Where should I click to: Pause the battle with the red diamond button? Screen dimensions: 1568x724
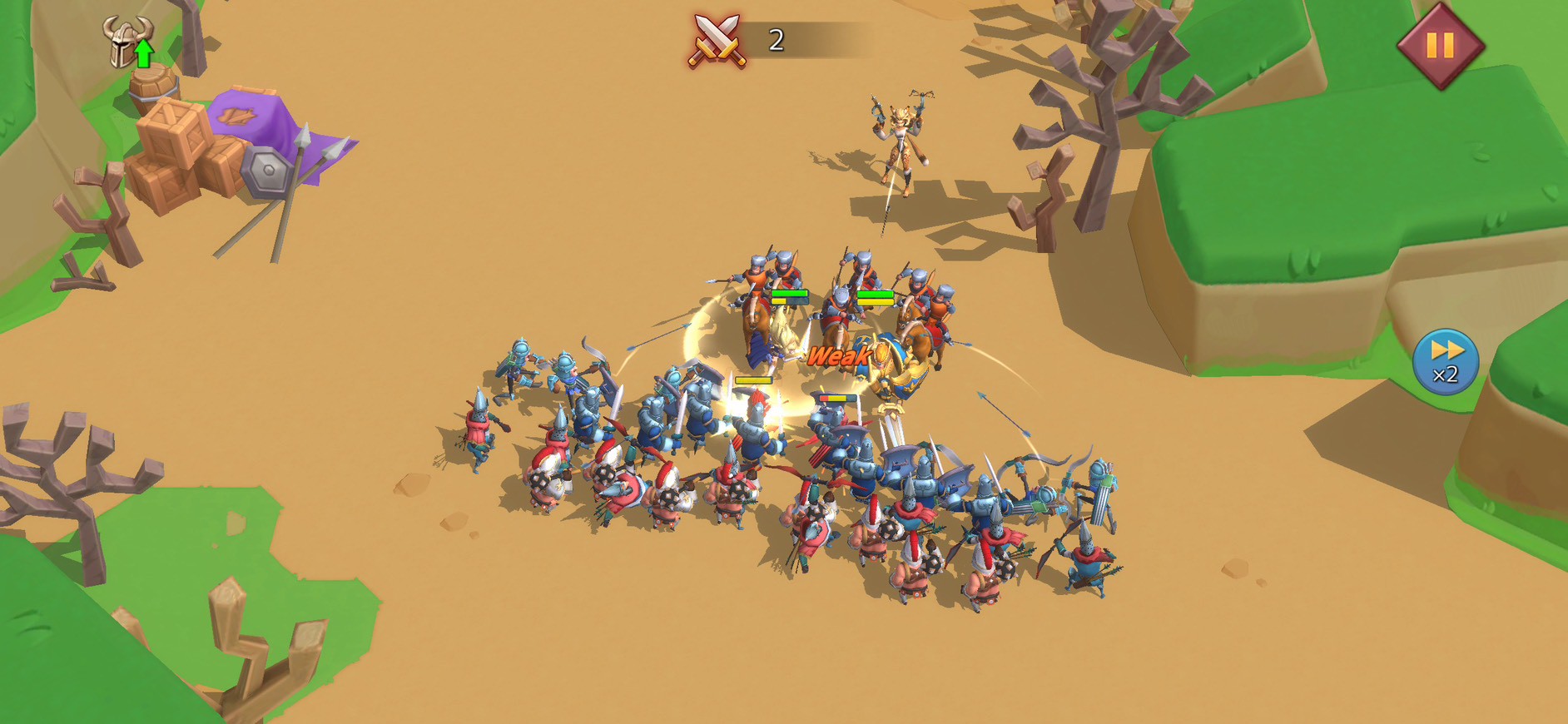point(1440,45)
